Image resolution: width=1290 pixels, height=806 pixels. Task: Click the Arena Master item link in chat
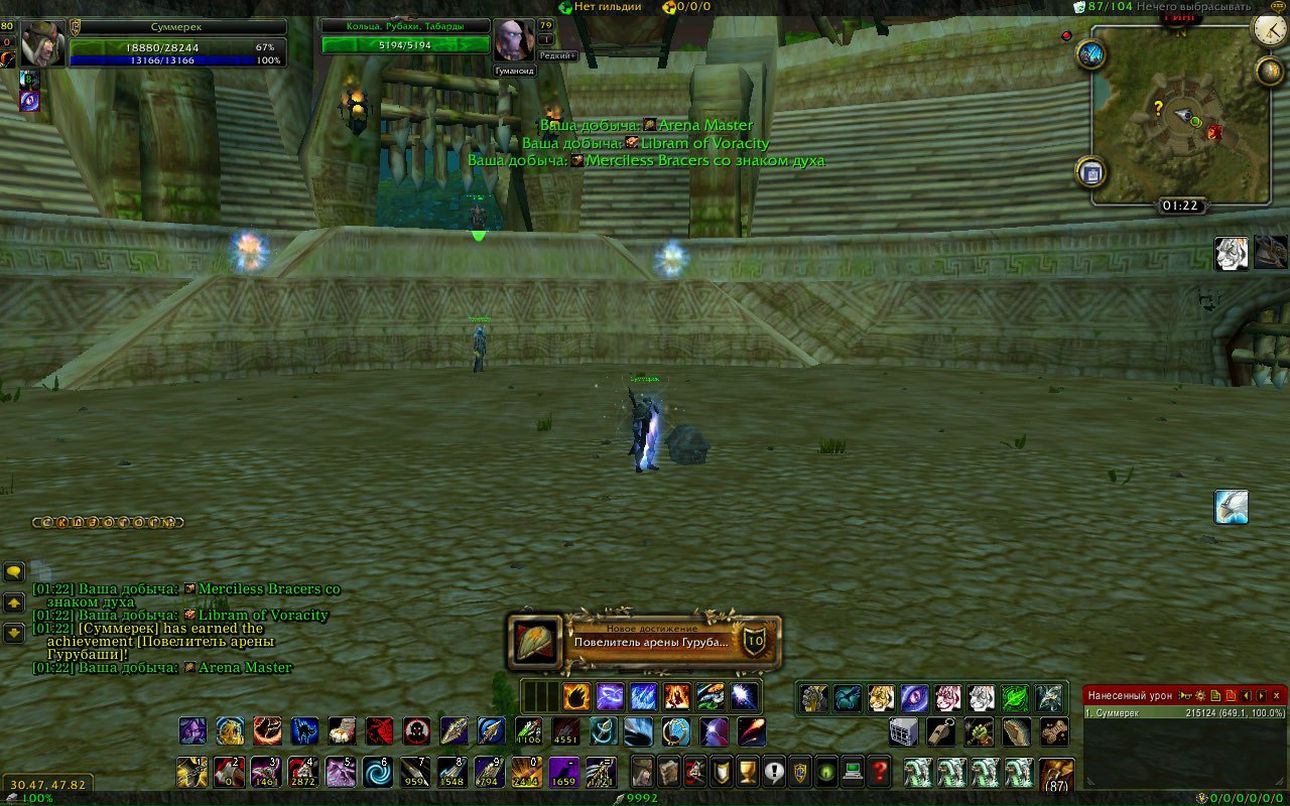click(245, 668)
